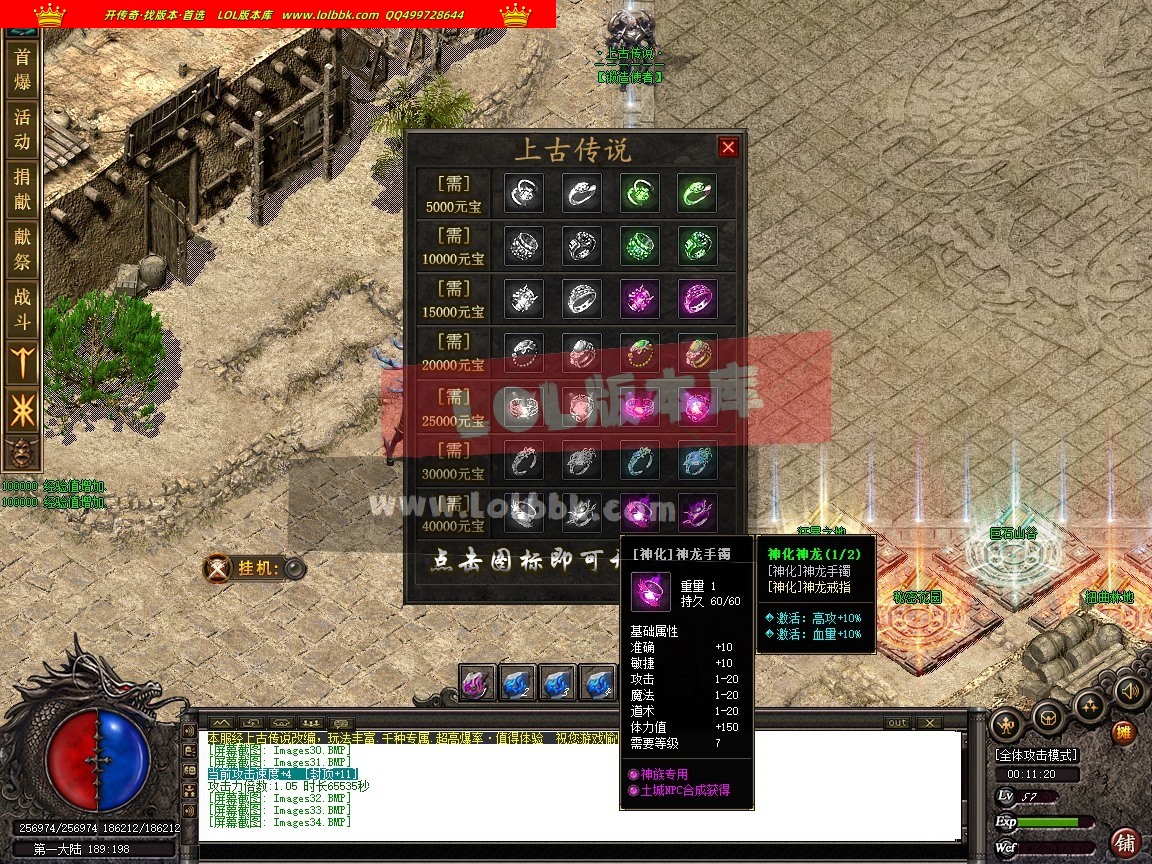Image resolution: width=1152 pixels, height=864 pixels.
Task: Close the 上古传说 window
Action: [x=728, y=148]
